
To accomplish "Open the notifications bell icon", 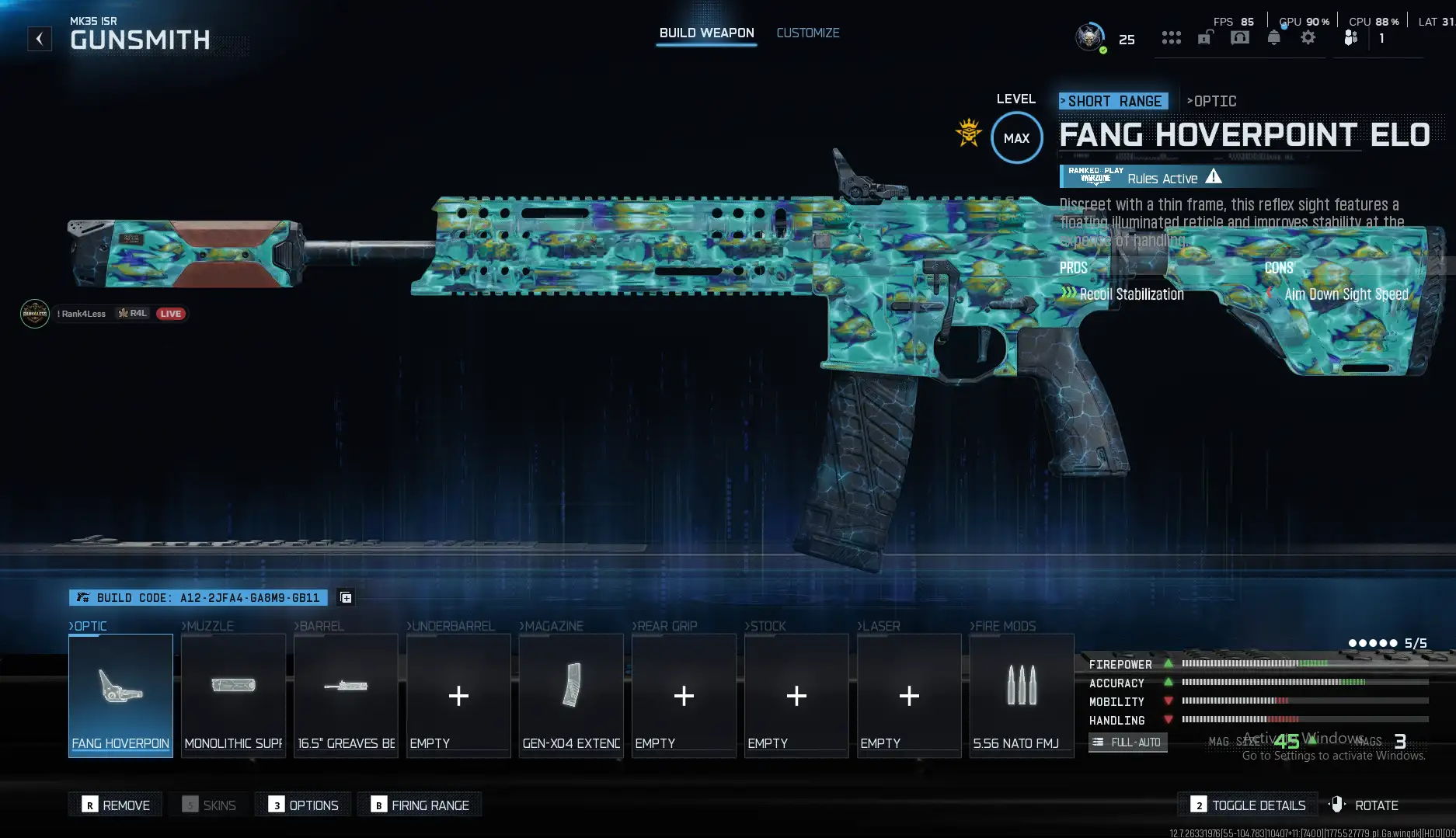I will (1273, 38).
